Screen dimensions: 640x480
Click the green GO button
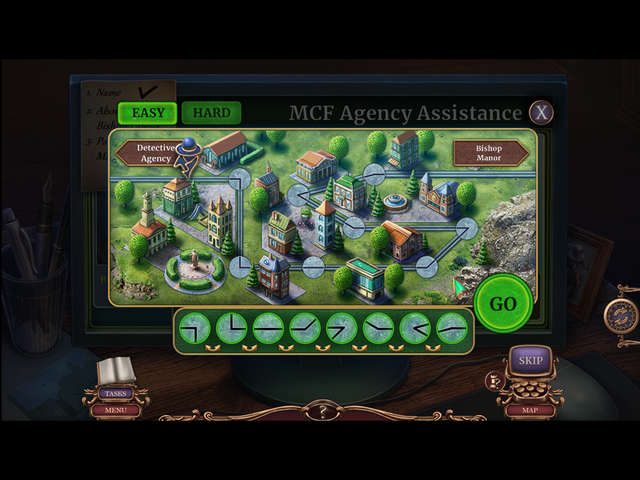coord(502,304)
